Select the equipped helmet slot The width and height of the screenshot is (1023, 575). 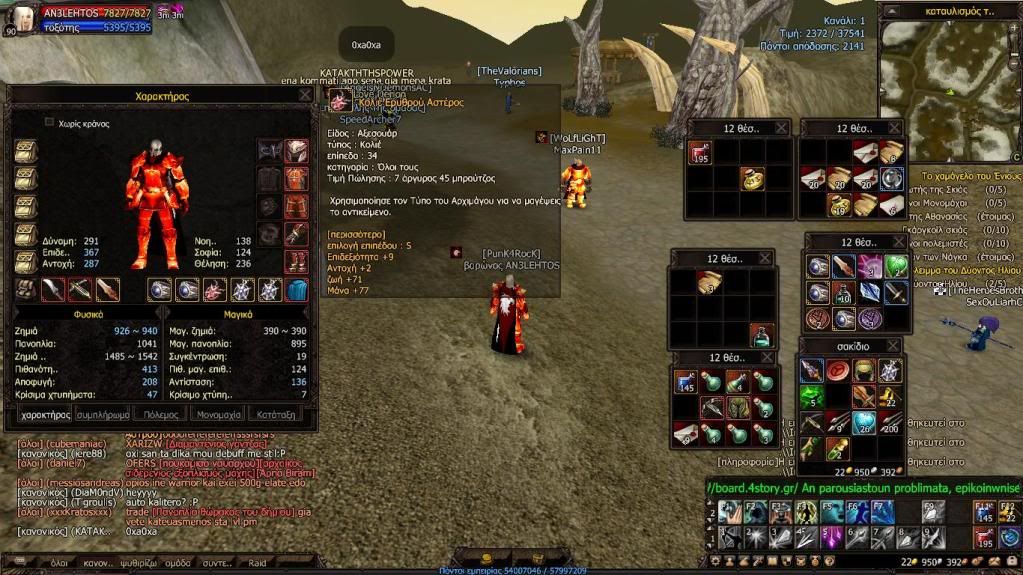click(296, 151)
